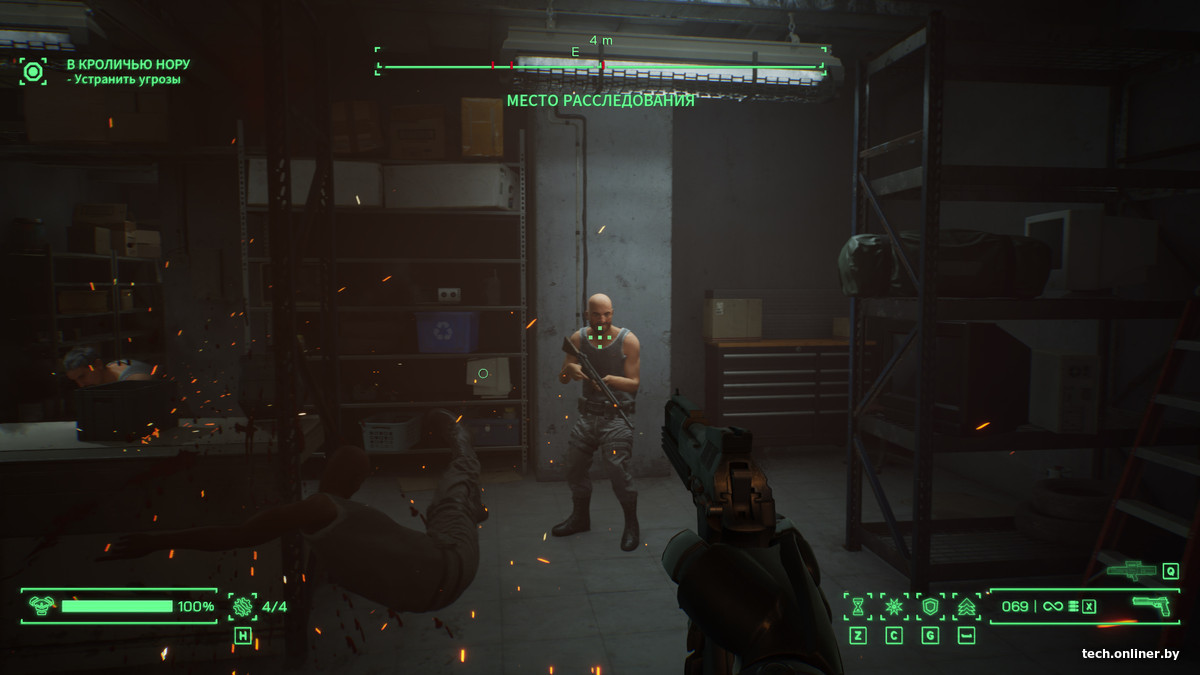Trigger the starburst shockwave ability
The width and height of the screenshot is (1200, 675).
[894, 606]
